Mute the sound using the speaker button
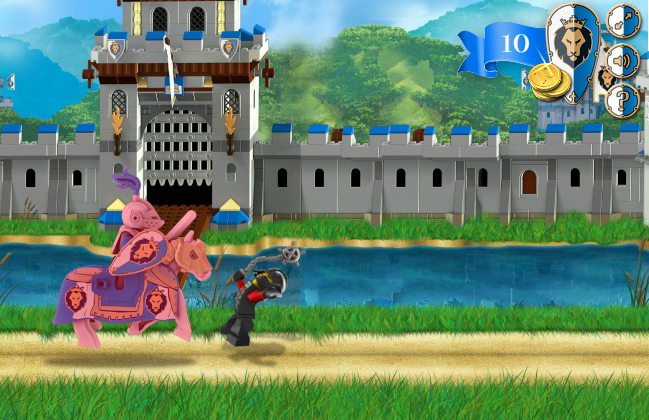 coord(622,60)
